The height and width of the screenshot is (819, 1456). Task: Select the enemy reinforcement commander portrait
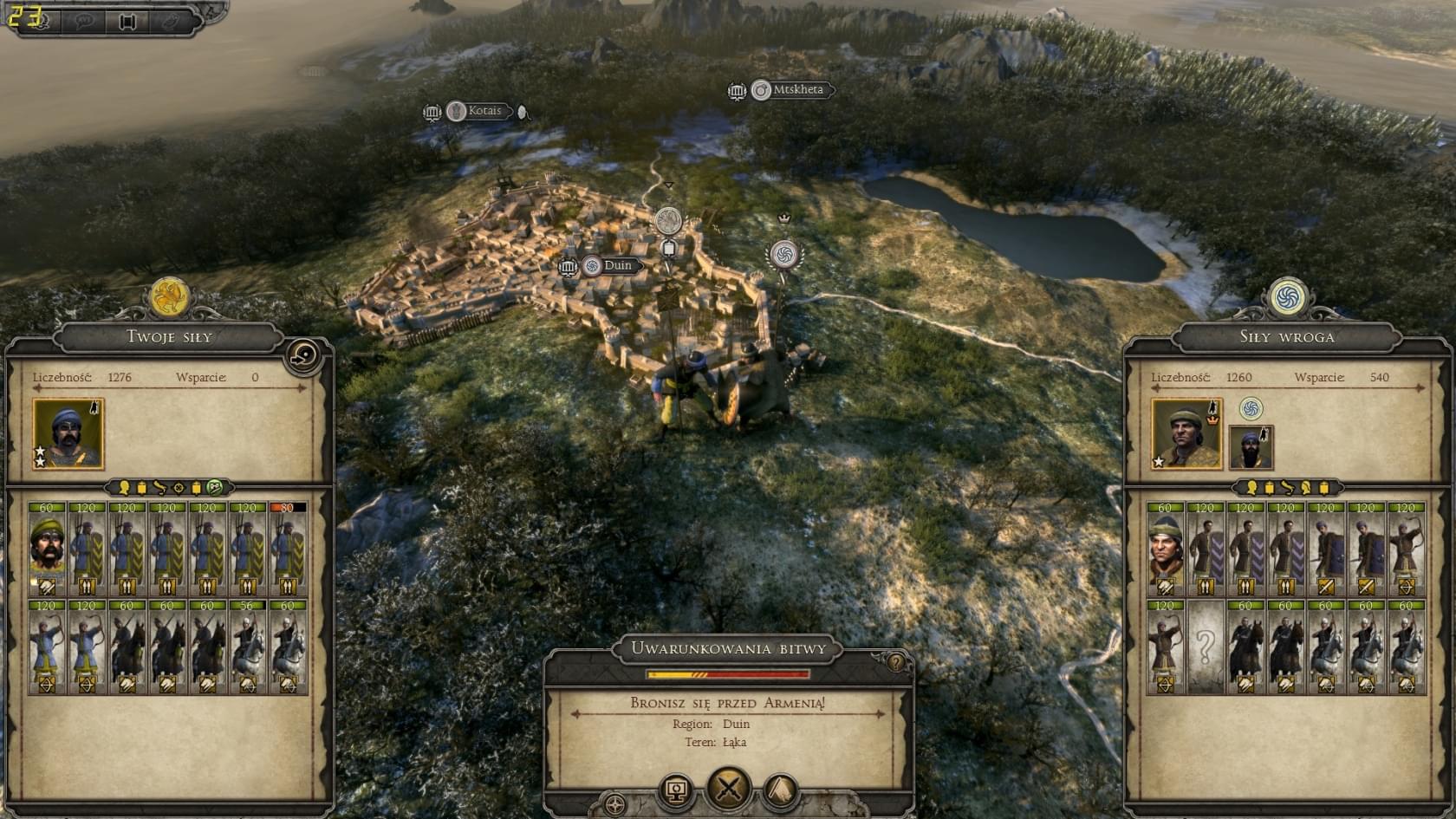pyautogui.click(x=1251, y=446)
